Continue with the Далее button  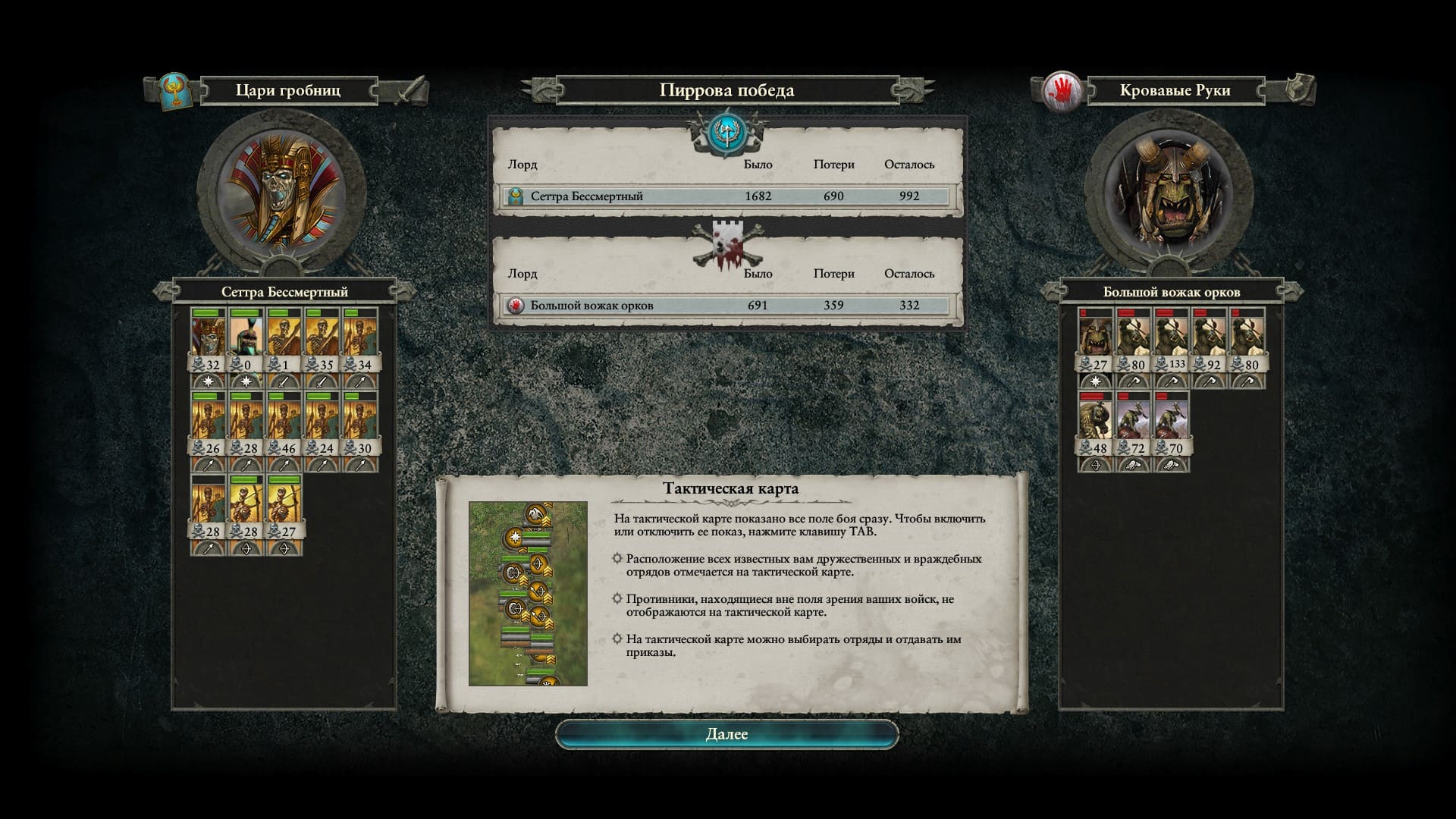pyautogui.click(x=726, y=734)
